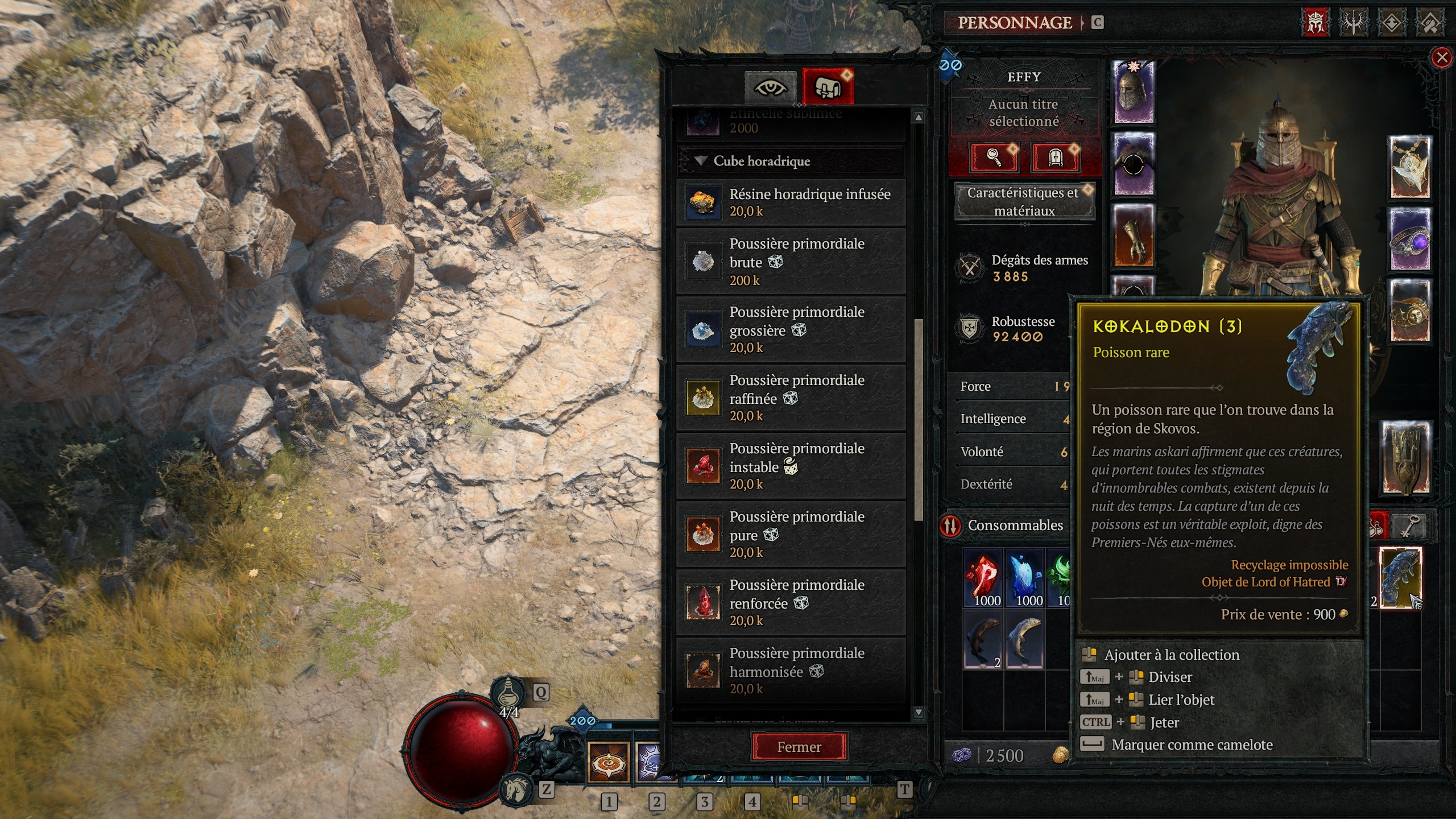Select the magnifying glass inspect icon
1456x819 pixels.
tap(994, 157)
